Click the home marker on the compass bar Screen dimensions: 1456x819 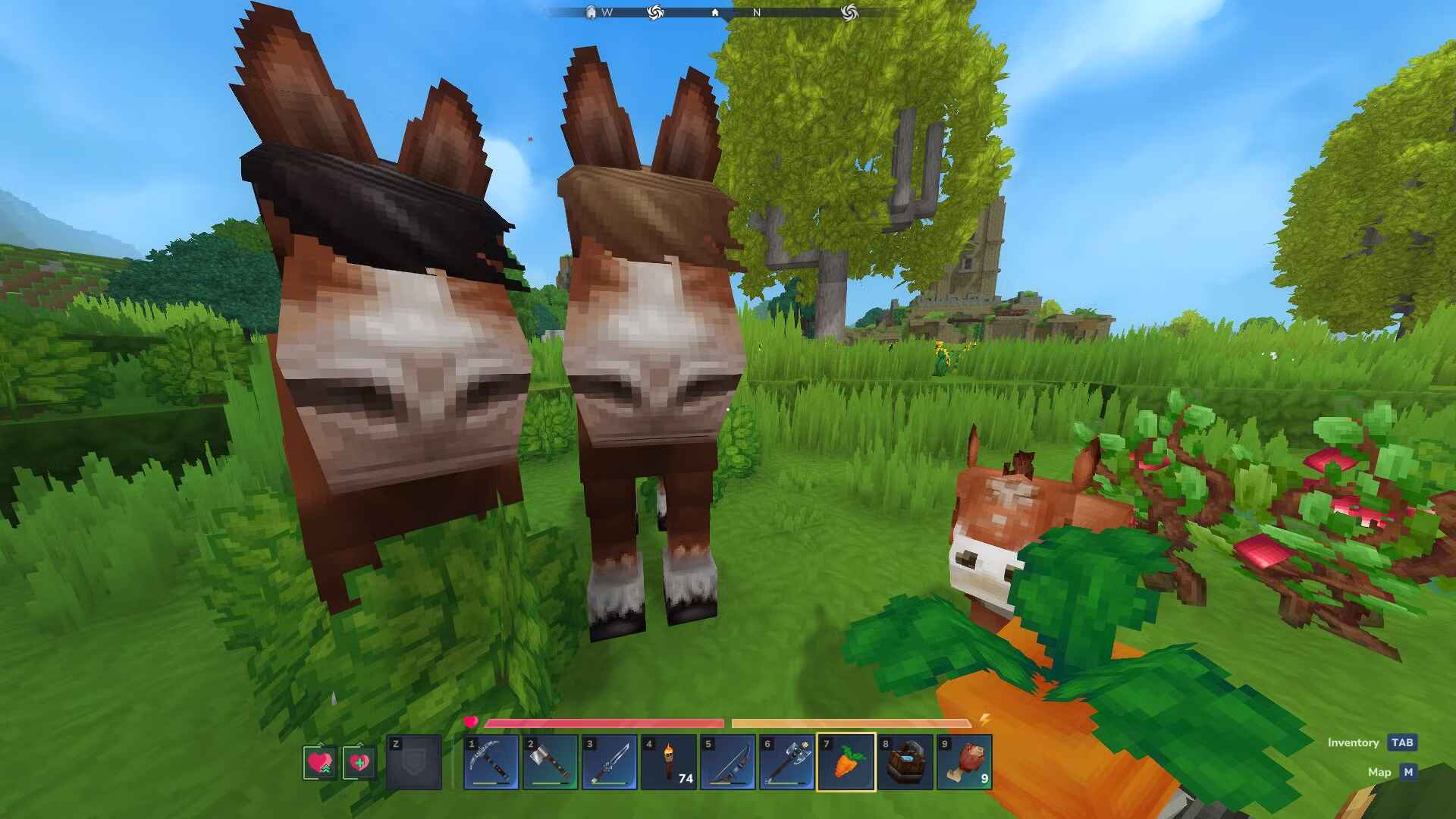tap(715, 12)
